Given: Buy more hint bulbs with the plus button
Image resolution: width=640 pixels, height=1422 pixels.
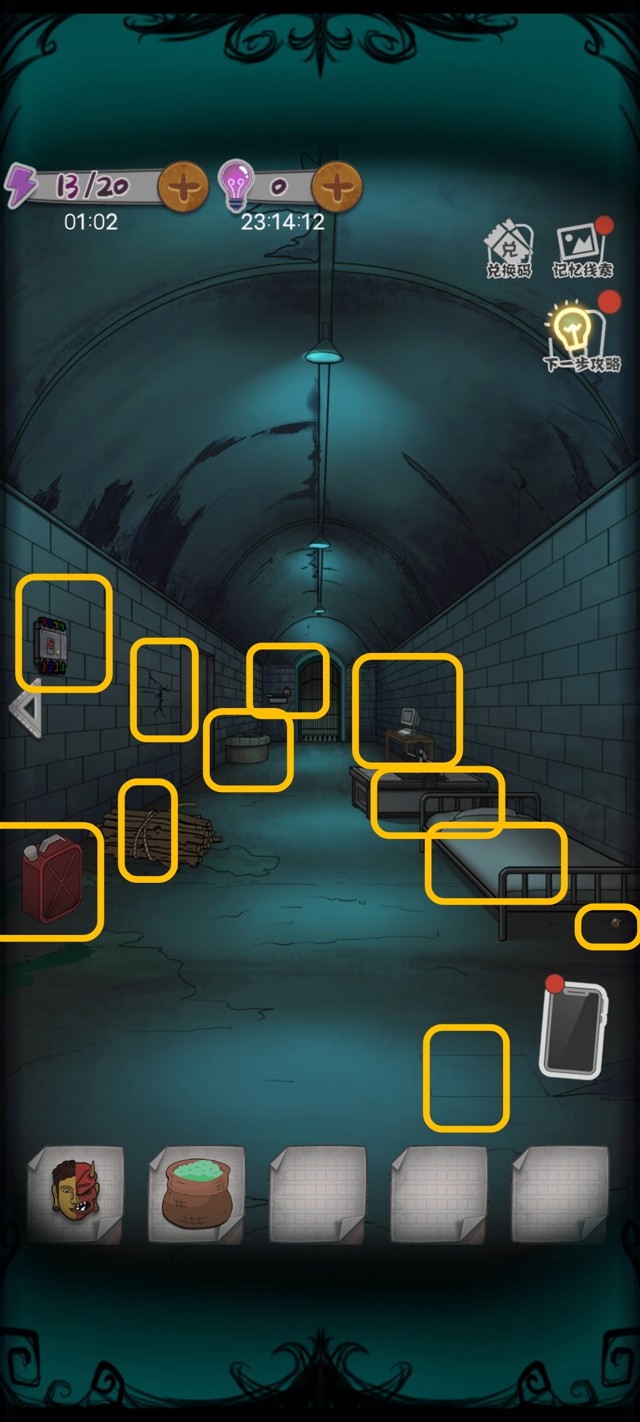Looking at the screenshot, I should (337, 186).
